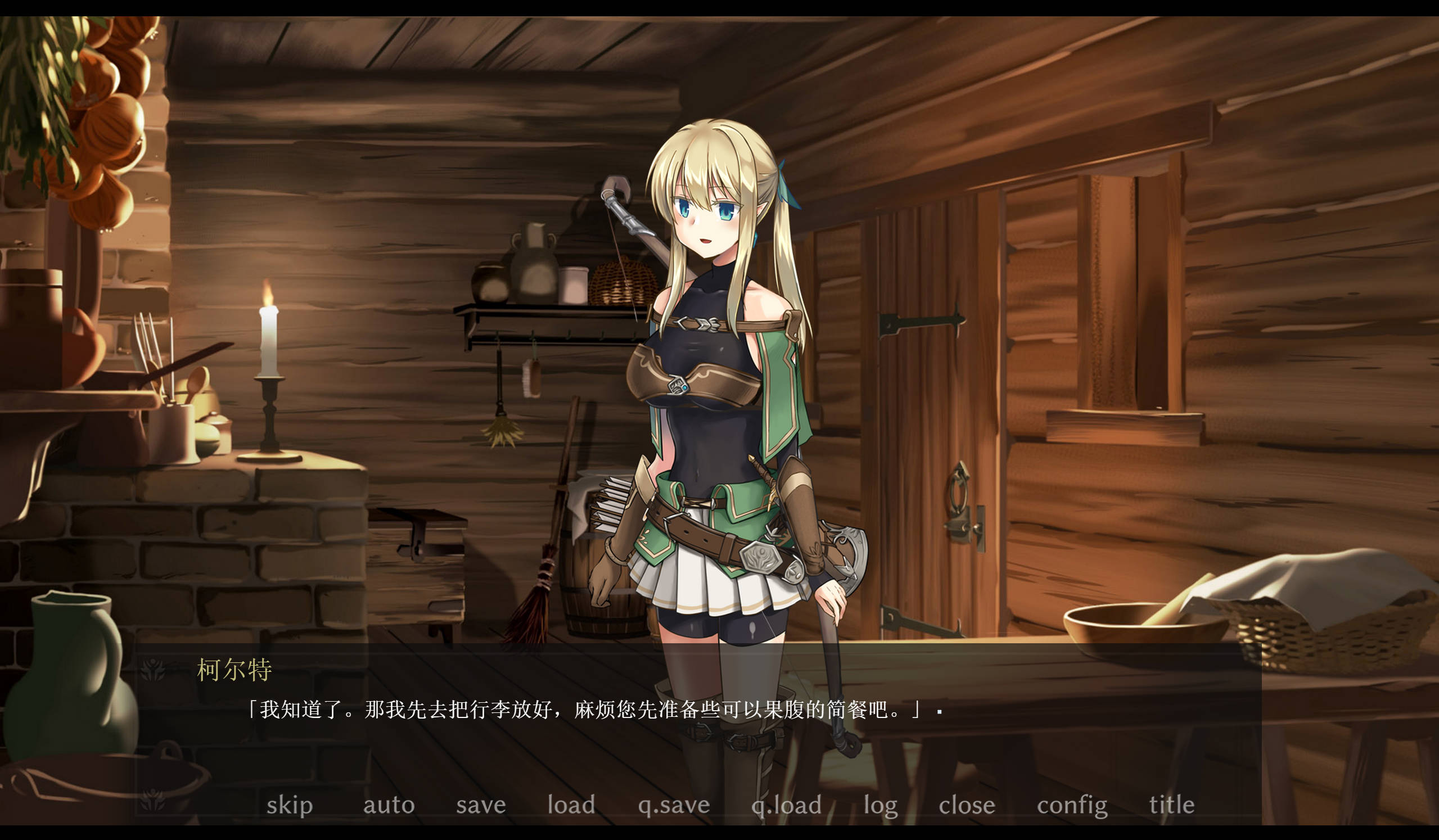Show the dialogue log

click(x=881, y=805)
